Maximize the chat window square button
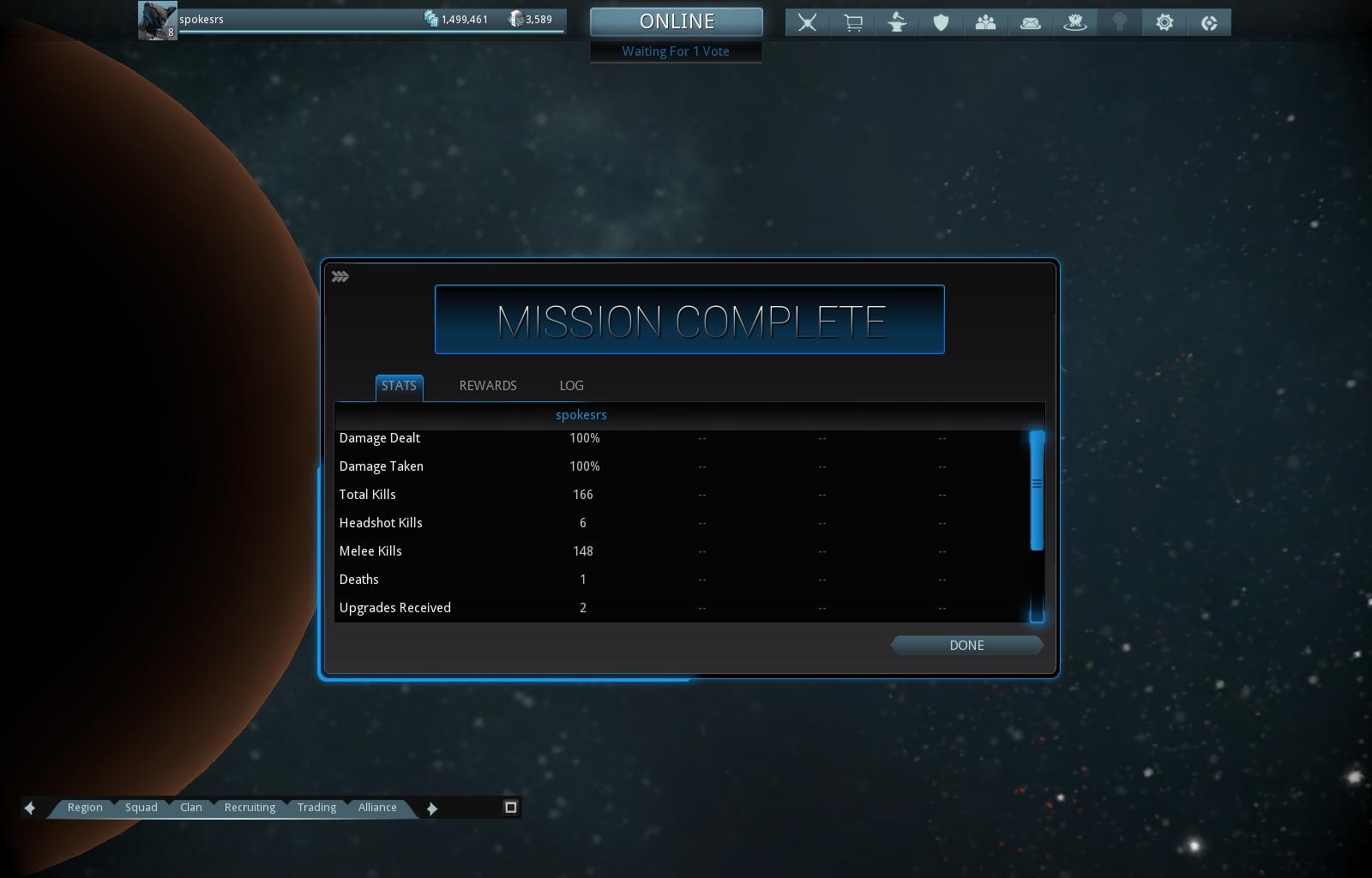 [511, 807]
